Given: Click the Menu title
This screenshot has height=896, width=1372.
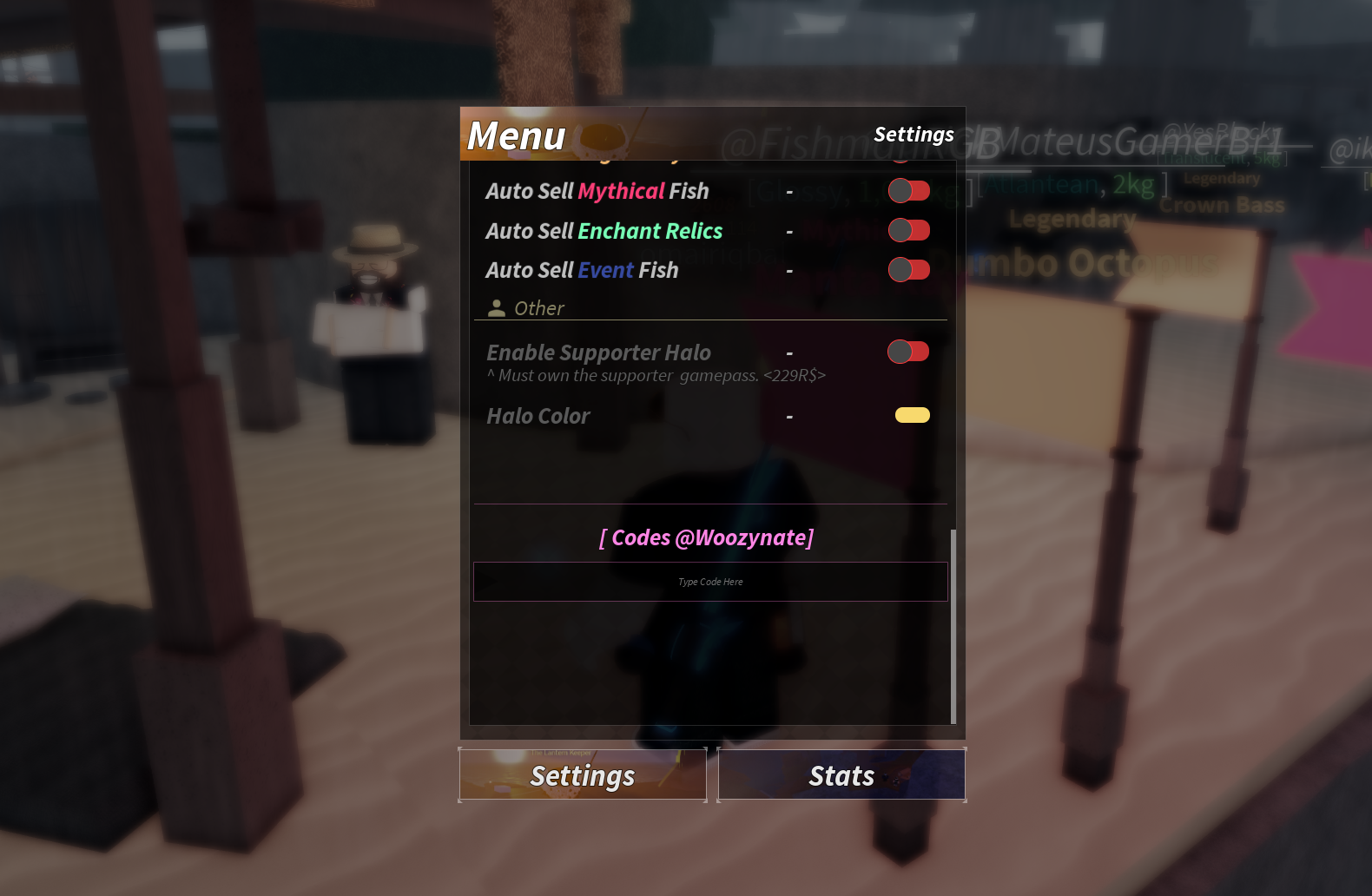Looking at the screenshot, I should pos(516,135).
